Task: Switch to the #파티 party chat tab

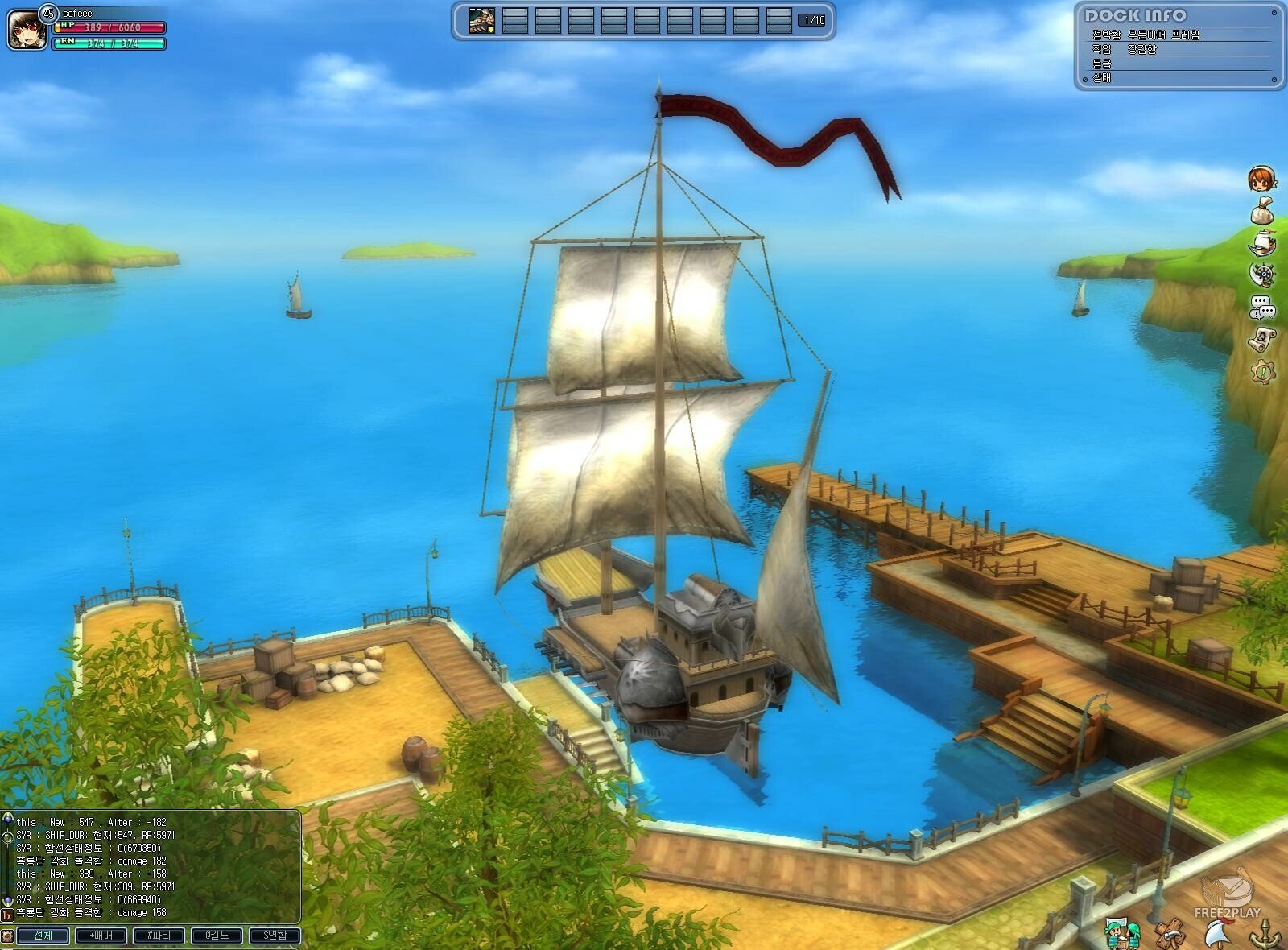Action: click(x=159, y=936)
